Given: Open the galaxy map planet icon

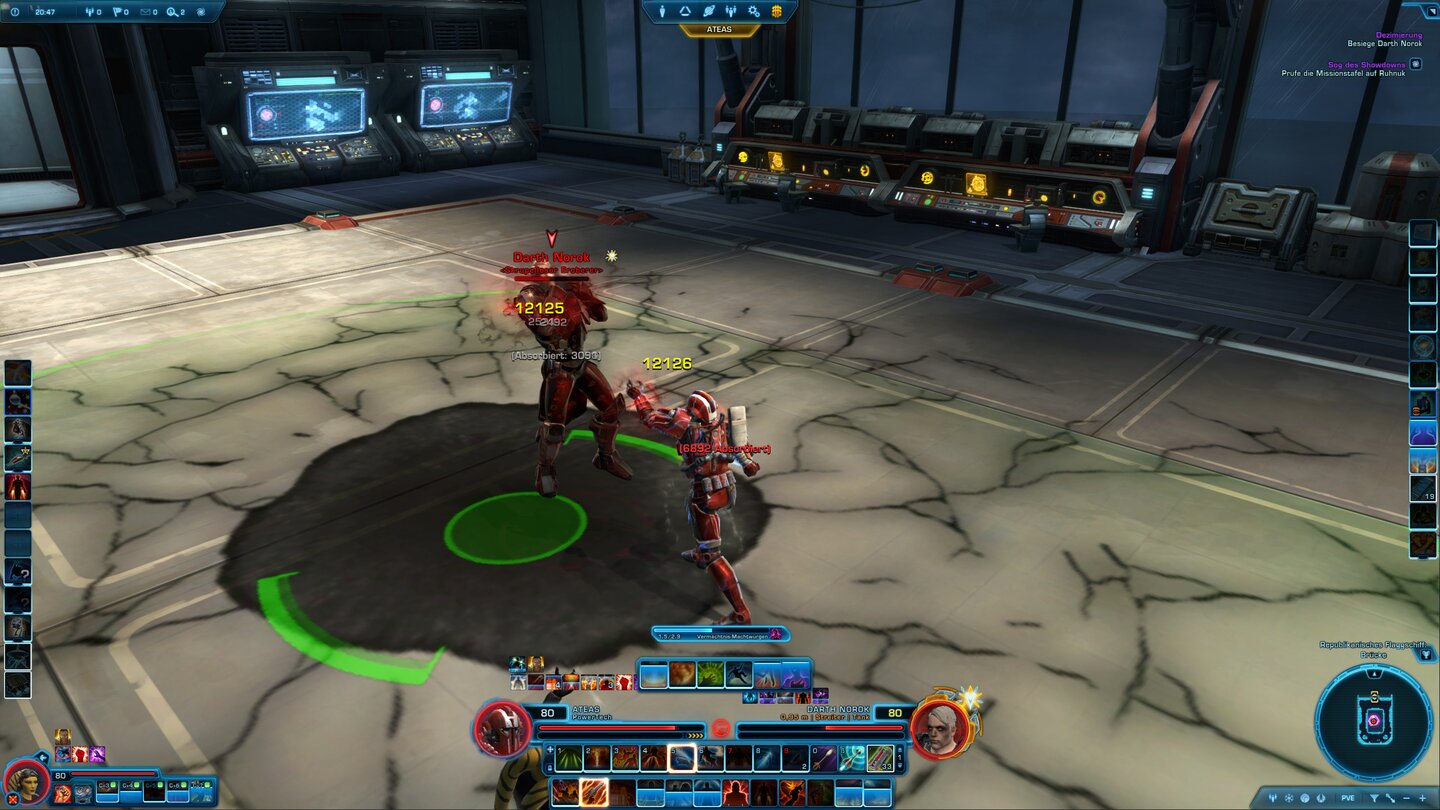Looking at the screenshot, I should point(709,11).
